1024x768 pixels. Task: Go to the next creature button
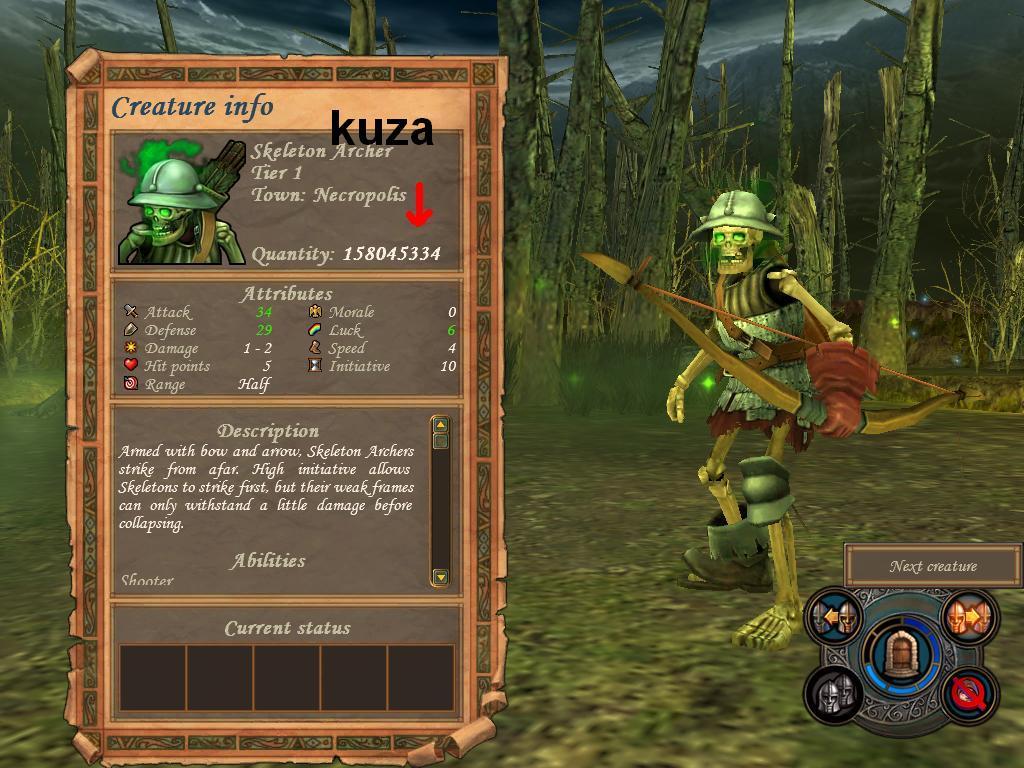point(967,618)
